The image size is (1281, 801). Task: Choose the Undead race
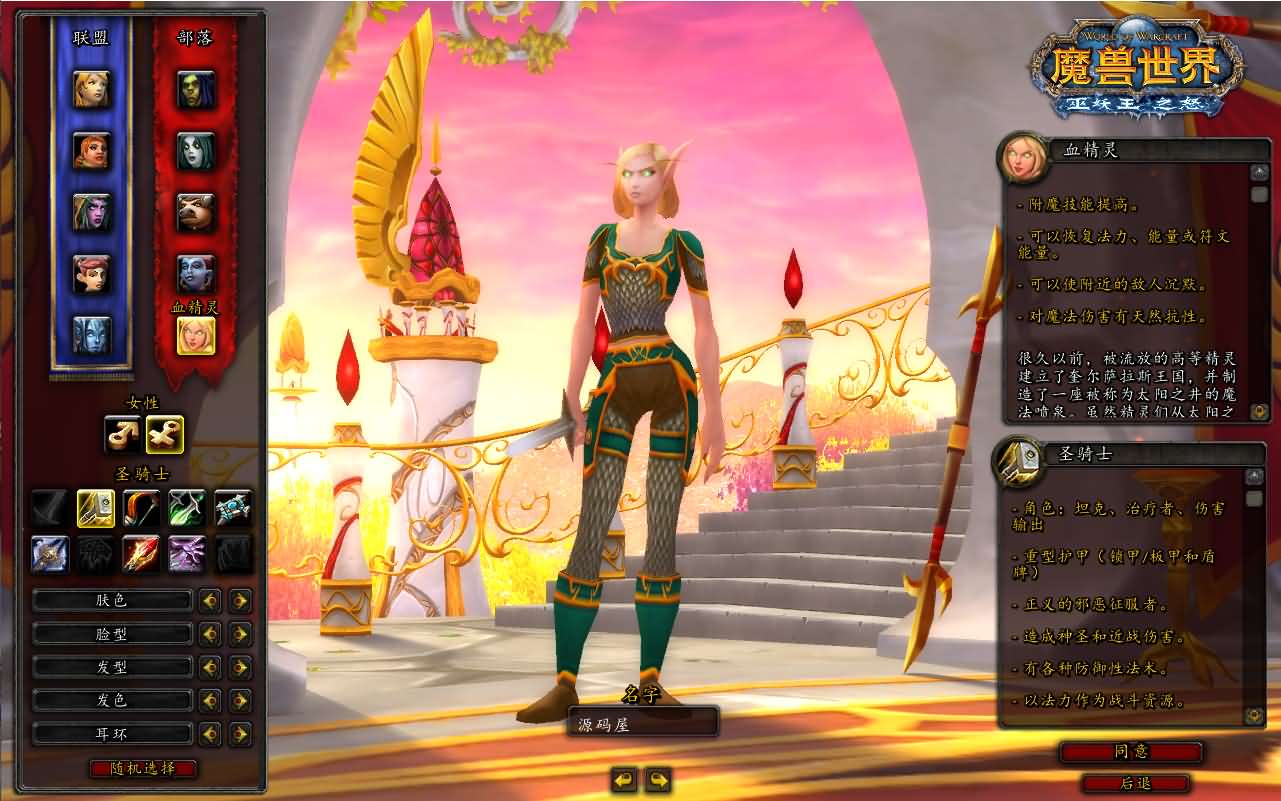pos(196,150)
